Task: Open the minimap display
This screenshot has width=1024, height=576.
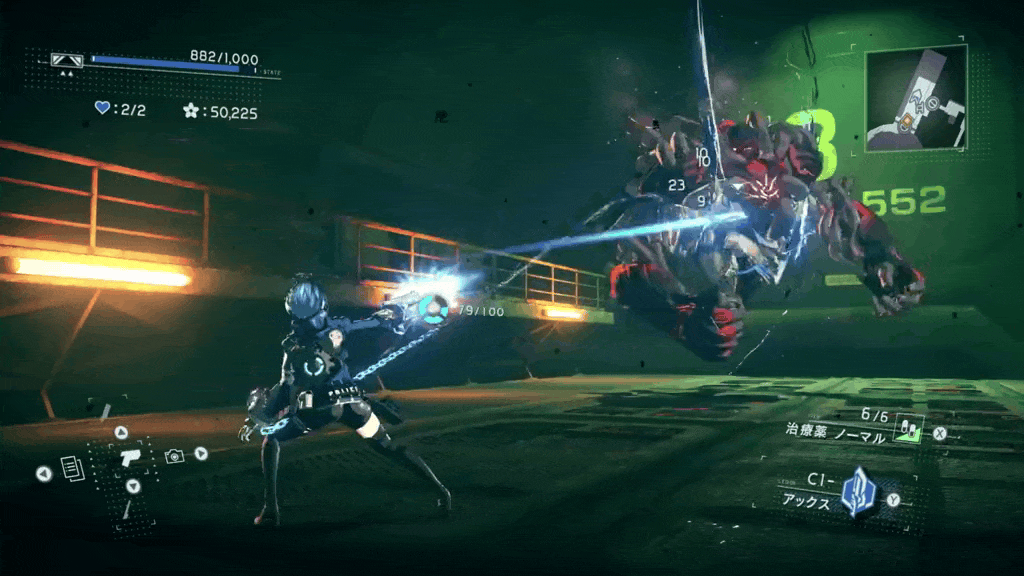Action: point(916,98)
